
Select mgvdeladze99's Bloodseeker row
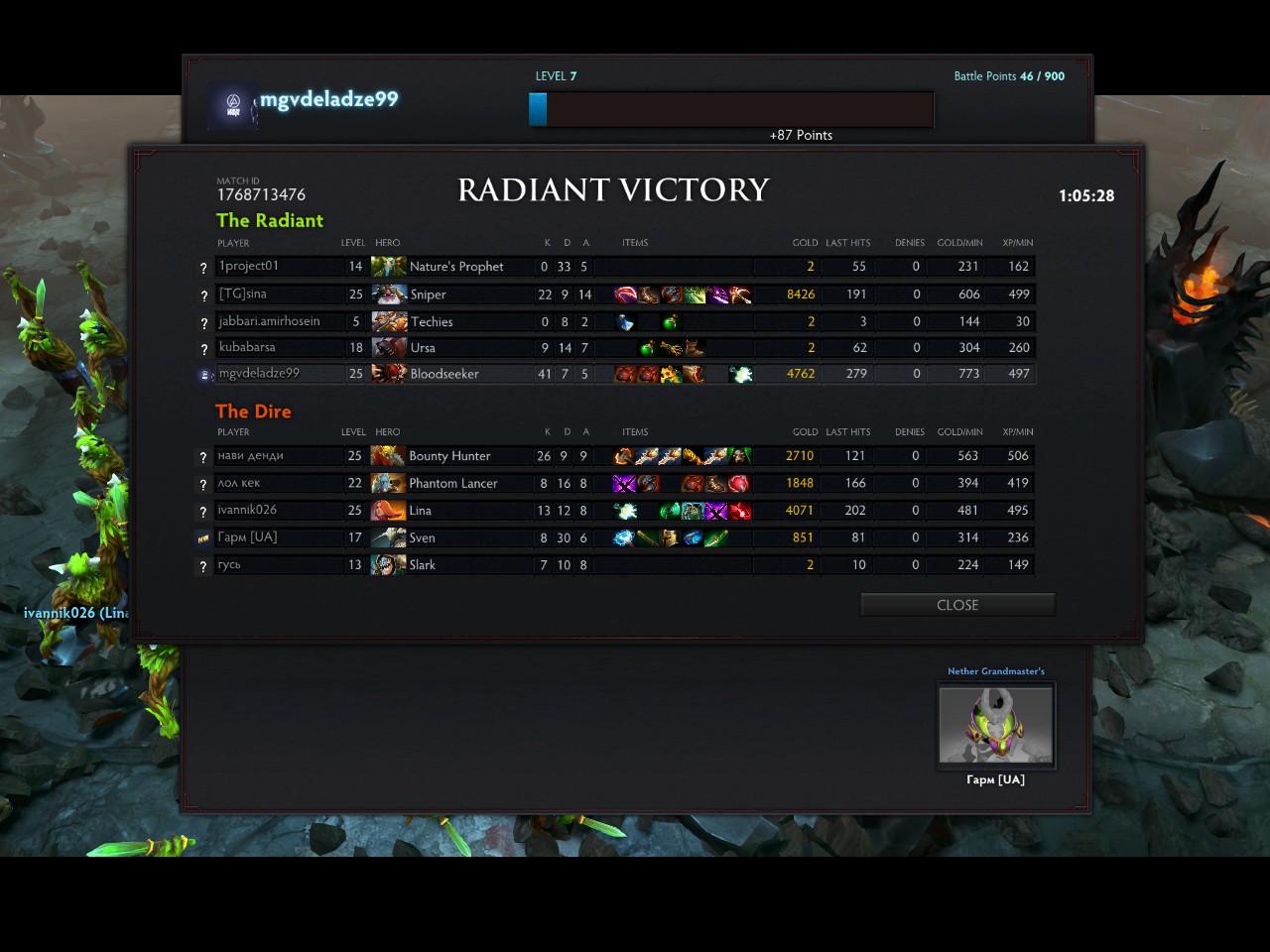coord(615,374)
